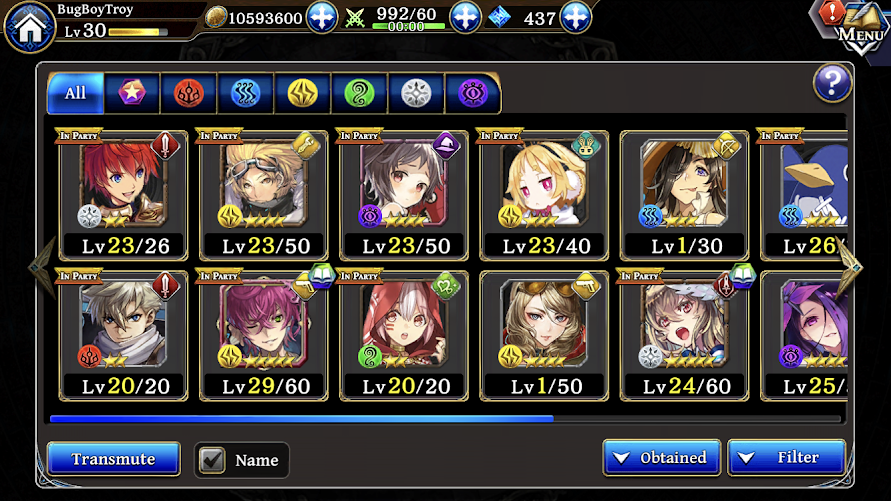Show the purple dark element tab
891x501 pixels.
[x=472, y=94]
